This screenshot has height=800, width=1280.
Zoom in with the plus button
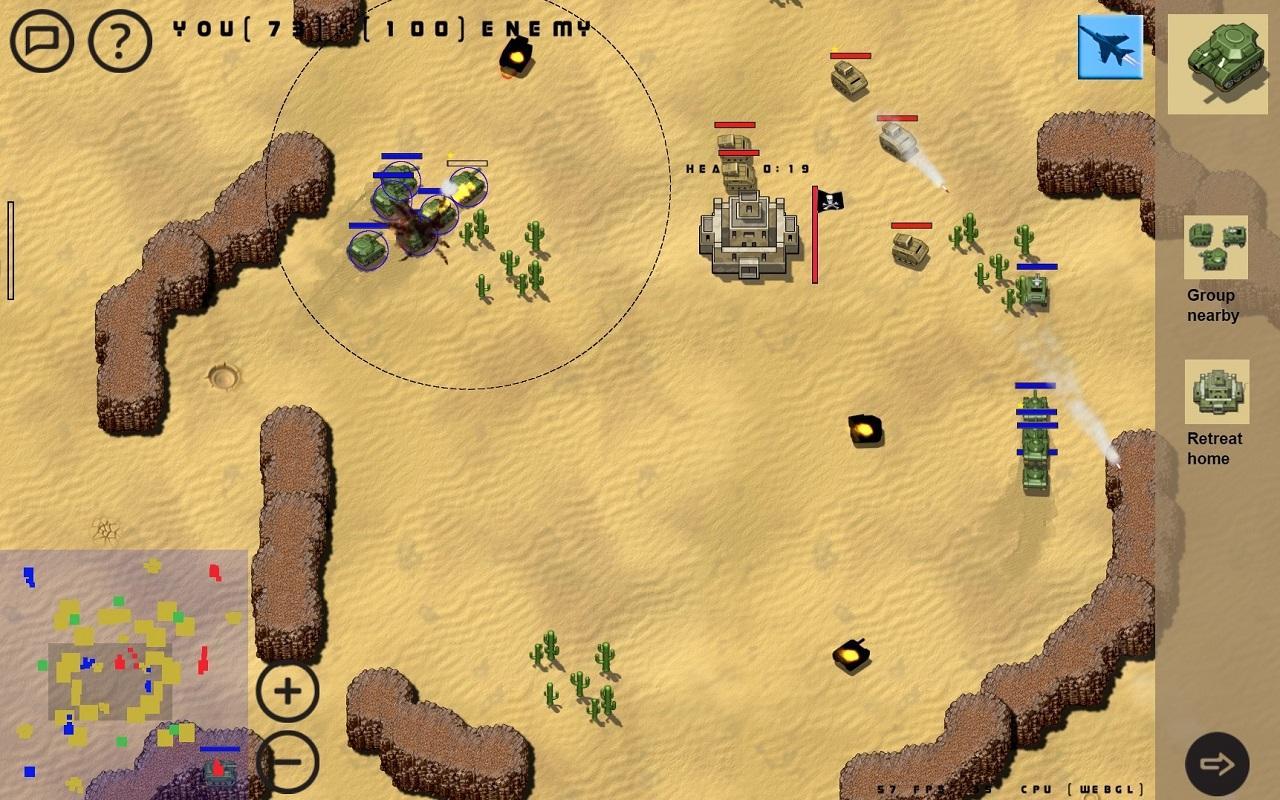click(x=287, y=690)
